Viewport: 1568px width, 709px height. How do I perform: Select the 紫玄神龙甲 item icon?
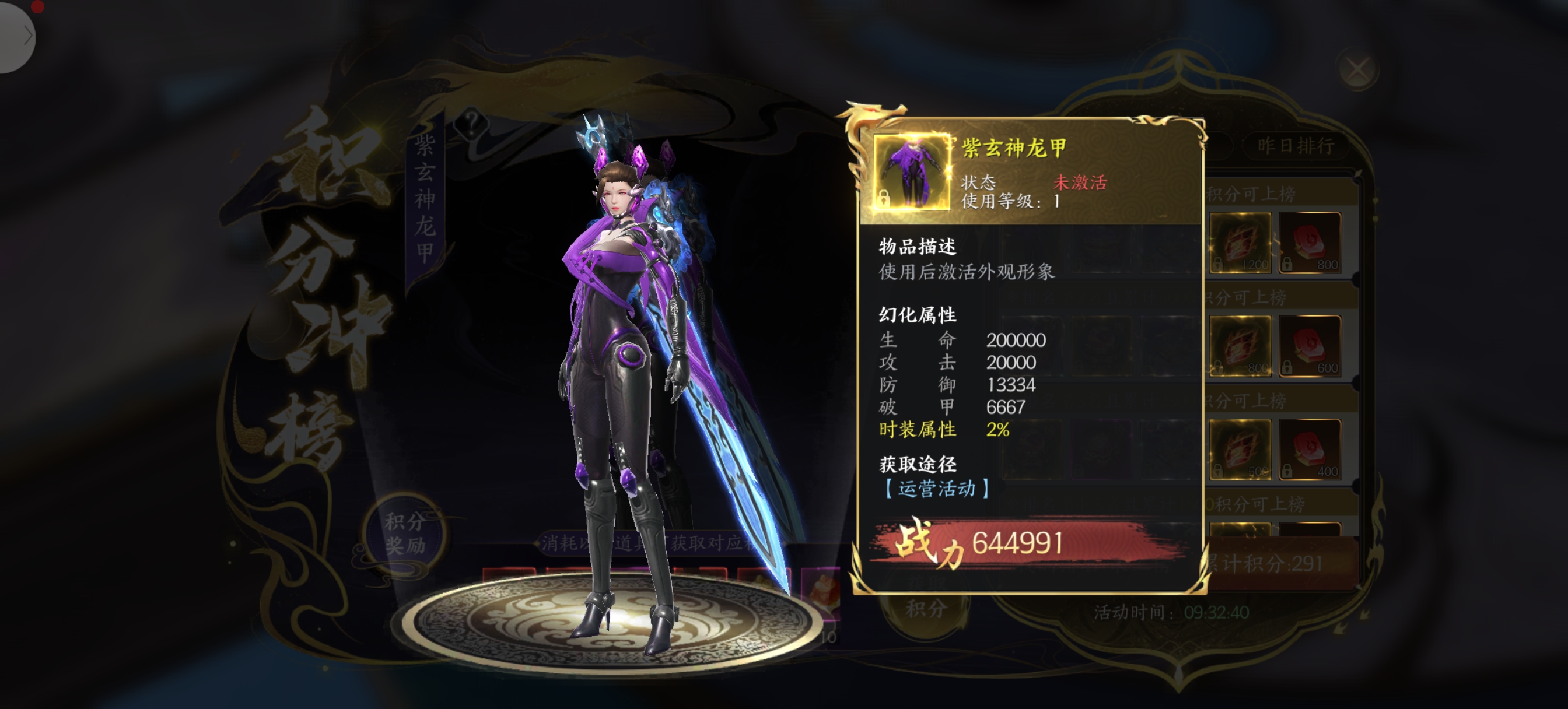point(911,172)
